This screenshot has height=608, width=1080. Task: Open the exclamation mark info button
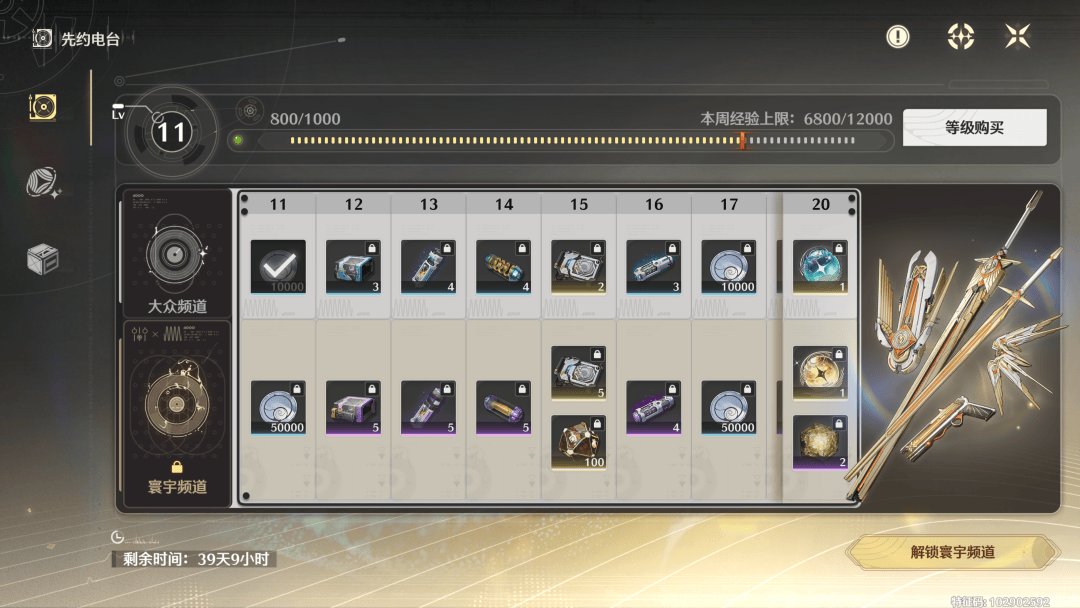(898, 37)
